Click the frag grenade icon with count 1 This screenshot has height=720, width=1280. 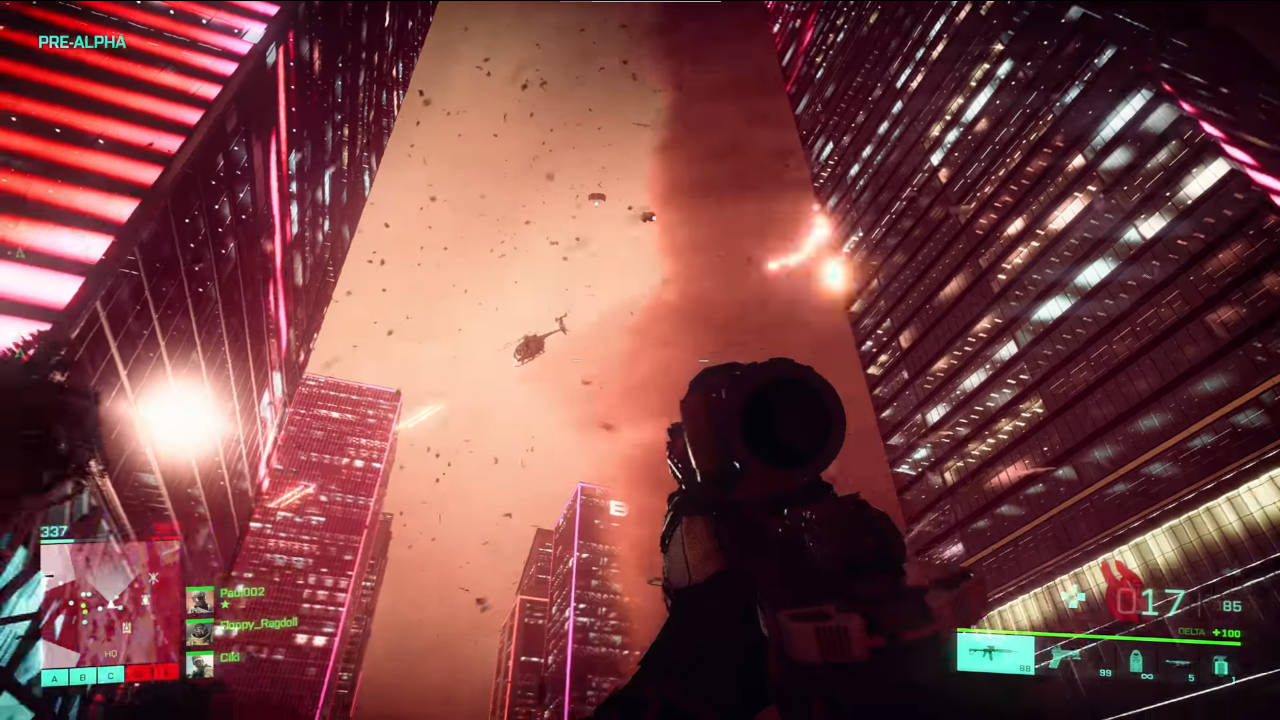click(1221, 664)
